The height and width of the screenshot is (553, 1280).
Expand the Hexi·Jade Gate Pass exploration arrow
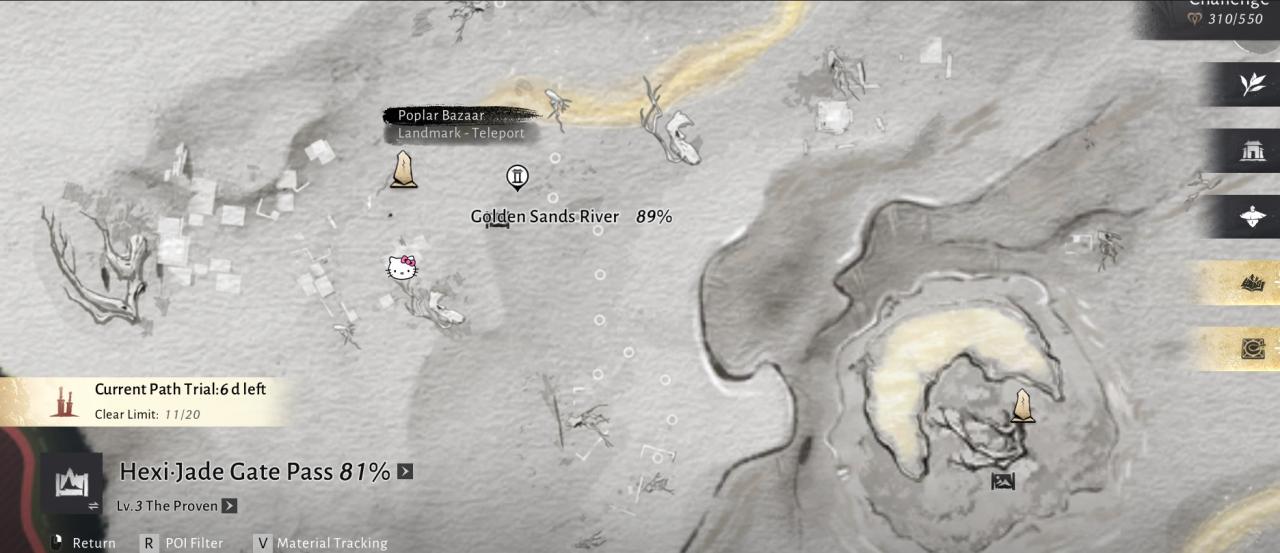coord(405,471)
